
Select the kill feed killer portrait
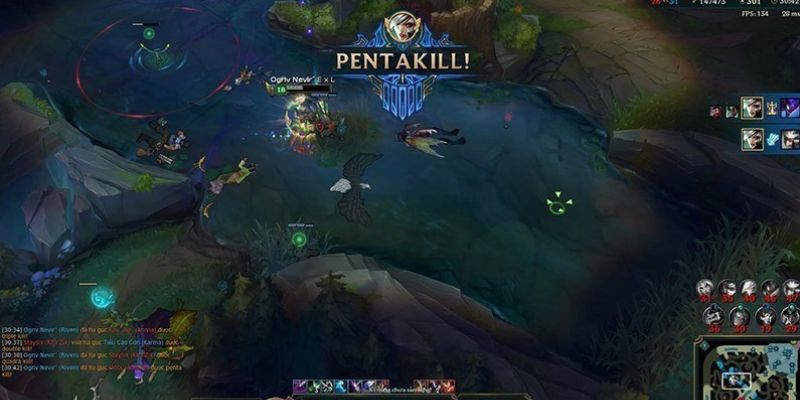751,108
